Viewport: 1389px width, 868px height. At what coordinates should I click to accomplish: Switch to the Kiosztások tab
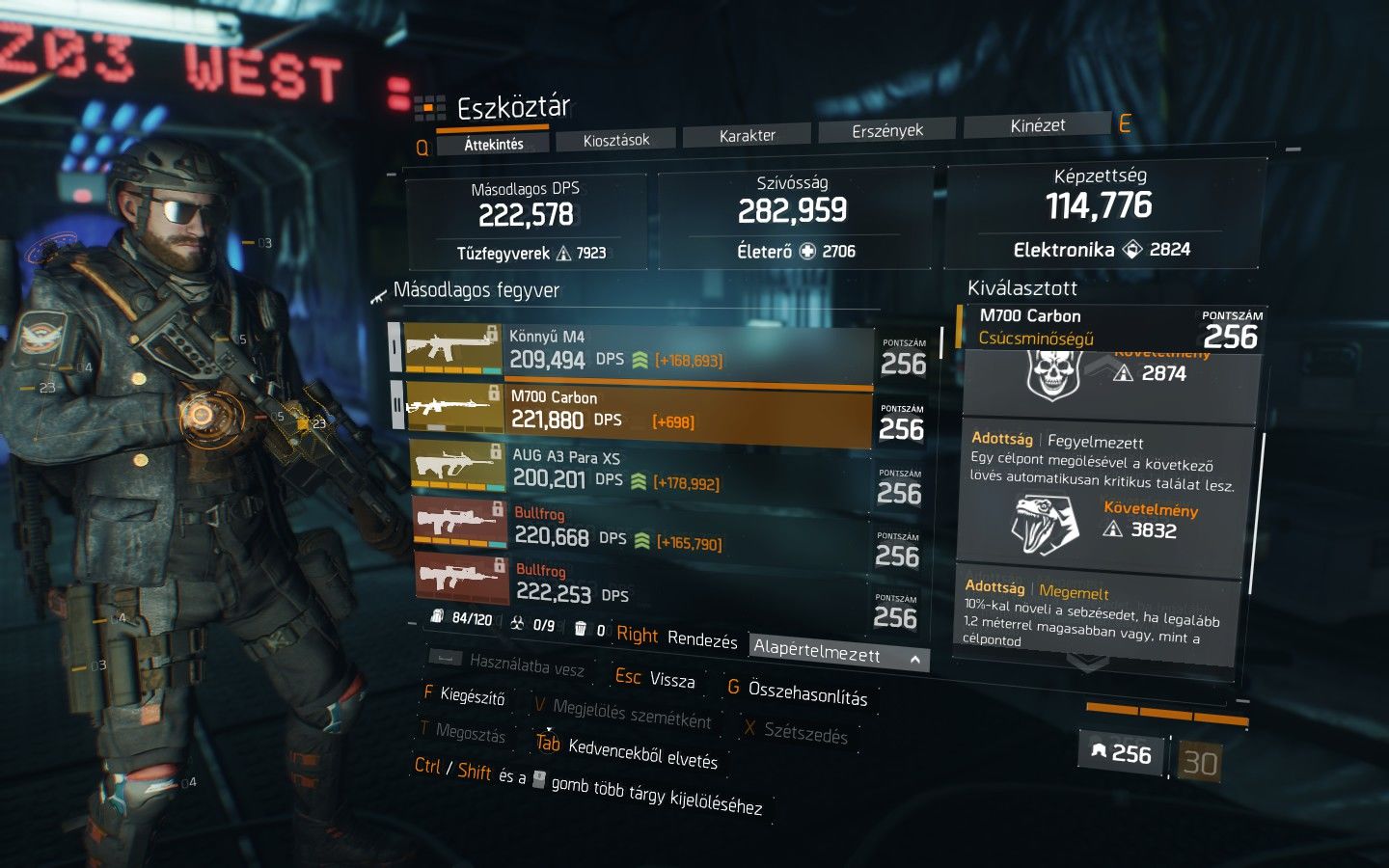point(615,140)
